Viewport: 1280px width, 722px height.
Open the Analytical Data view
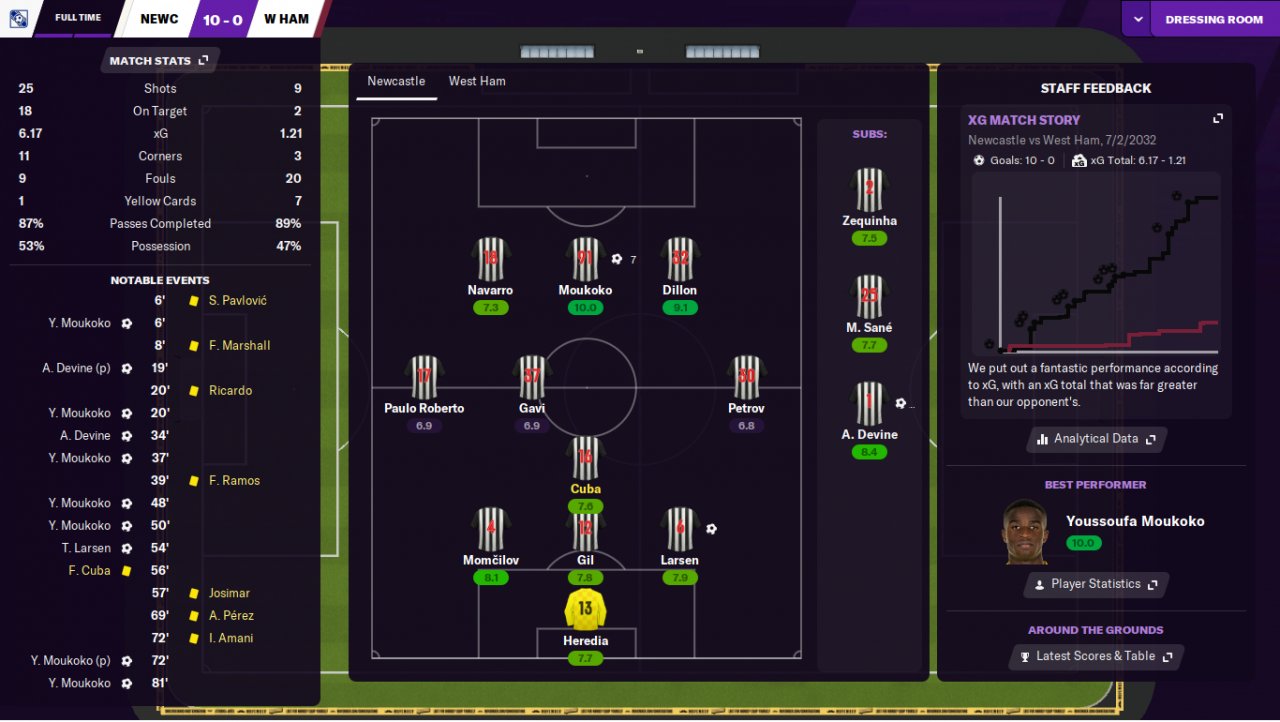pyautogui.click(x=1096, y=439)
